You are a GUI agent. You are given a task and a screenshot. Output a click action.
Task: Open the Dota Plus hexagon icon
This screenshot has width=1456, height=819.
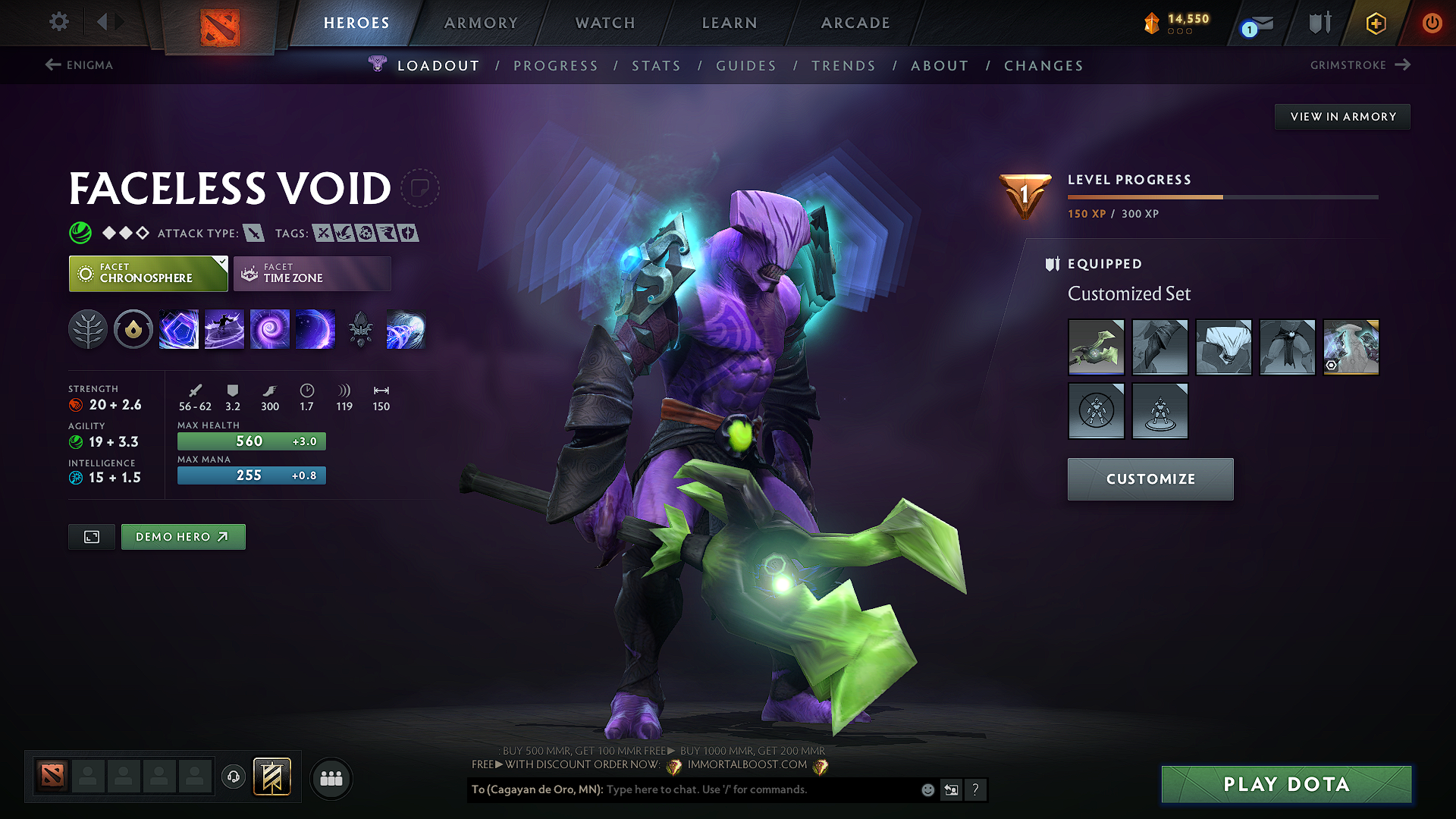tap(1375, 23)
